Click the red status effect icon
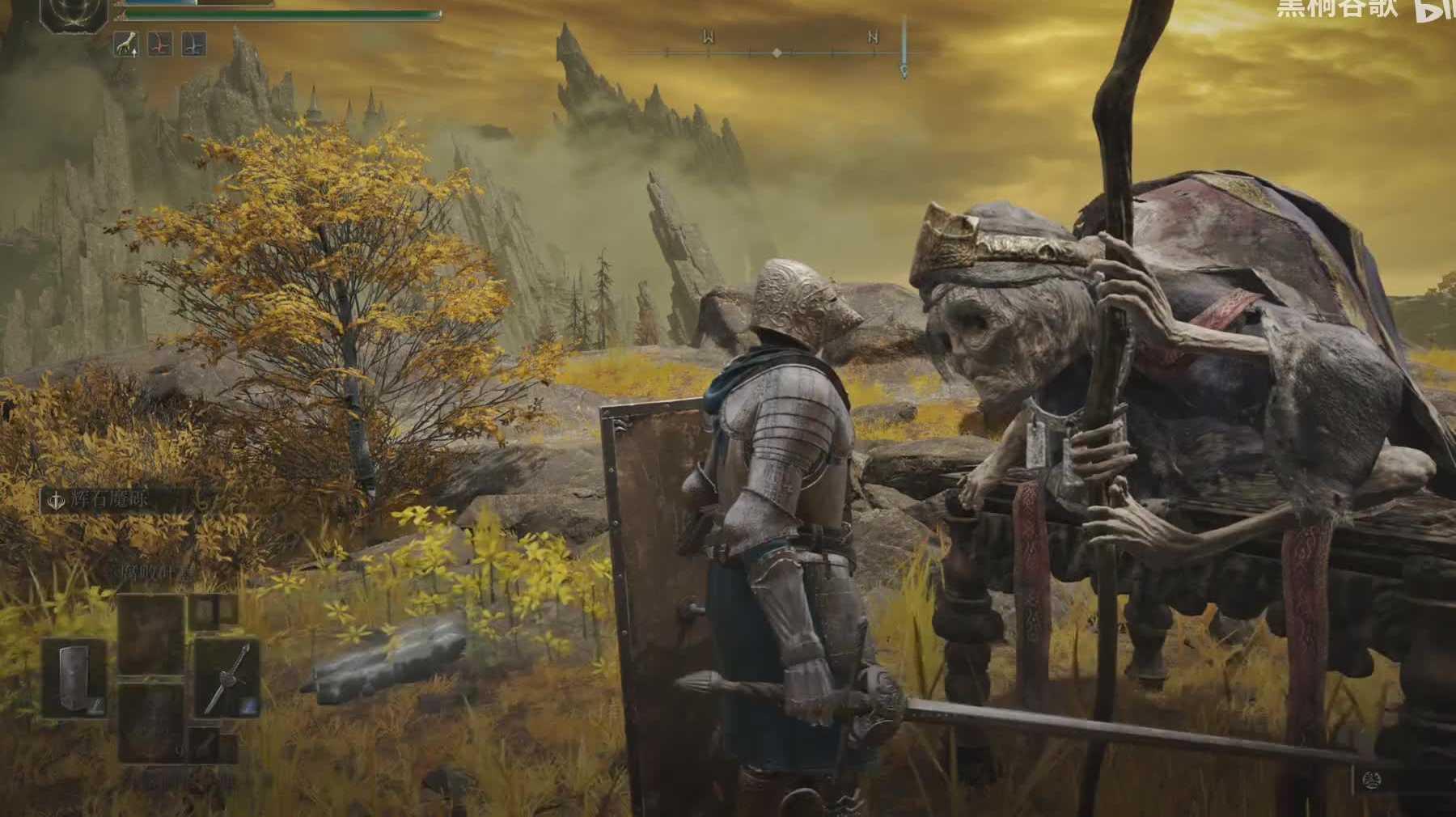The height and width of the screenshot is (817, 1456). coord(160,44)
